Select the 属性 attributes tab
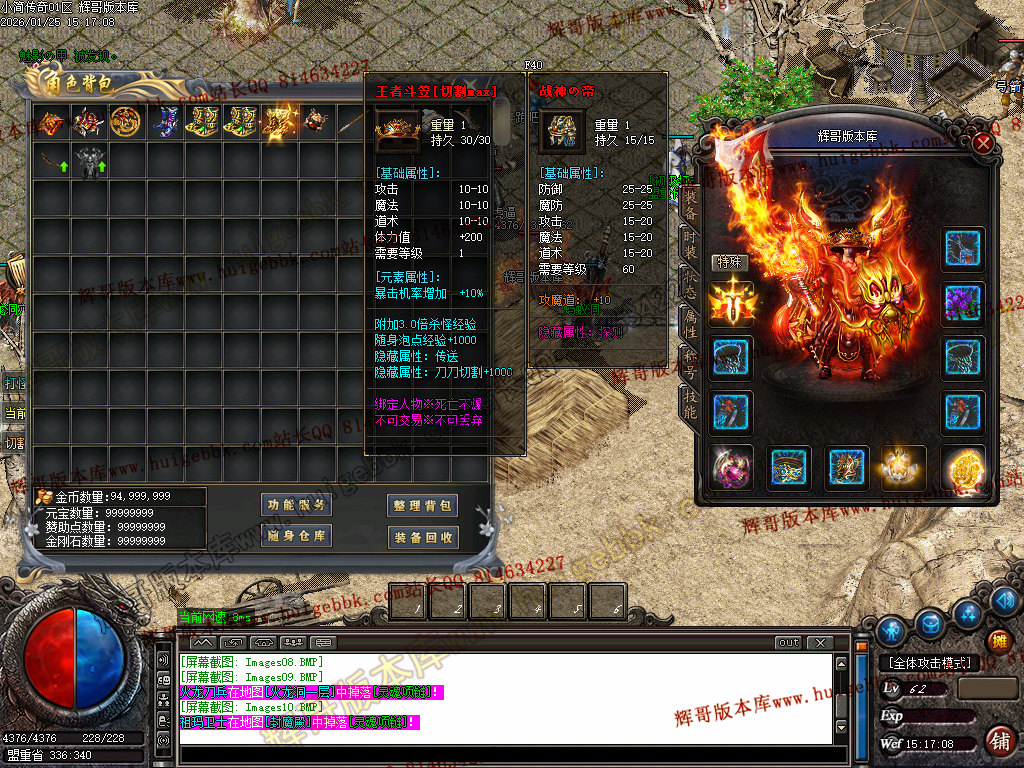Viewport: 1024px width, 768px height. click(689, 321)
